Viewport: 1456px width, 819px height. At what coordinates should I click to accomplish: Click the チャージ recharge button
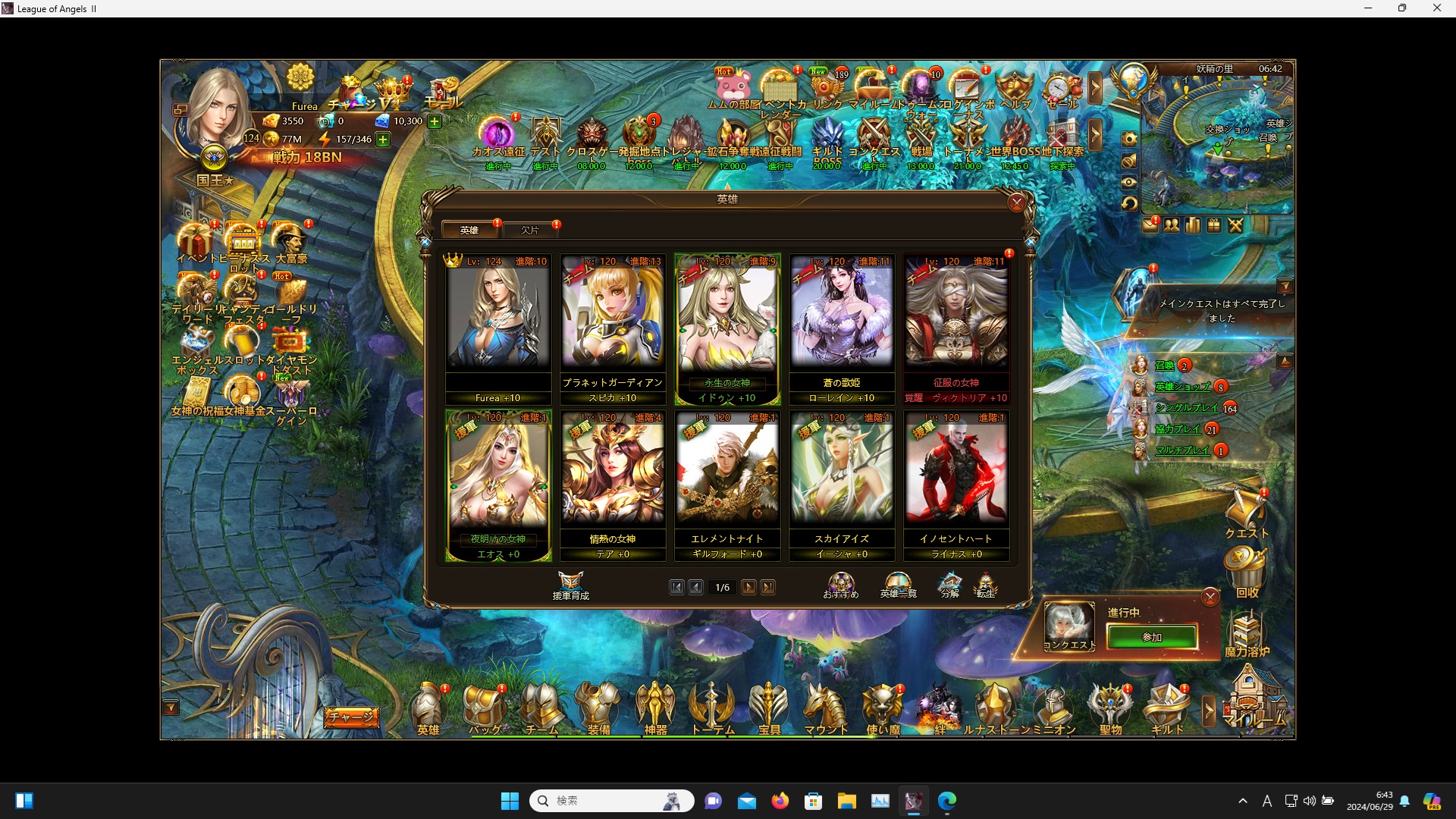point(351,716)
